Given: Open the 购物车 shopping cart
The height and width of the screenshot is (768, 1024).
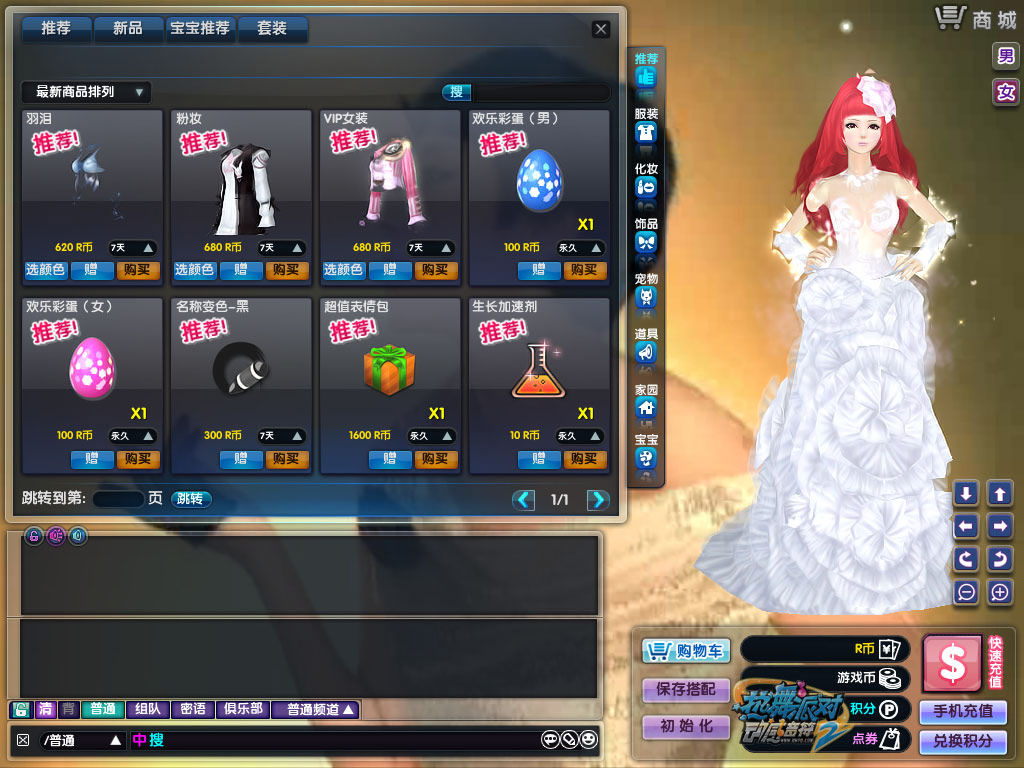Looking at the screenshot, I should tap(686, 651).
